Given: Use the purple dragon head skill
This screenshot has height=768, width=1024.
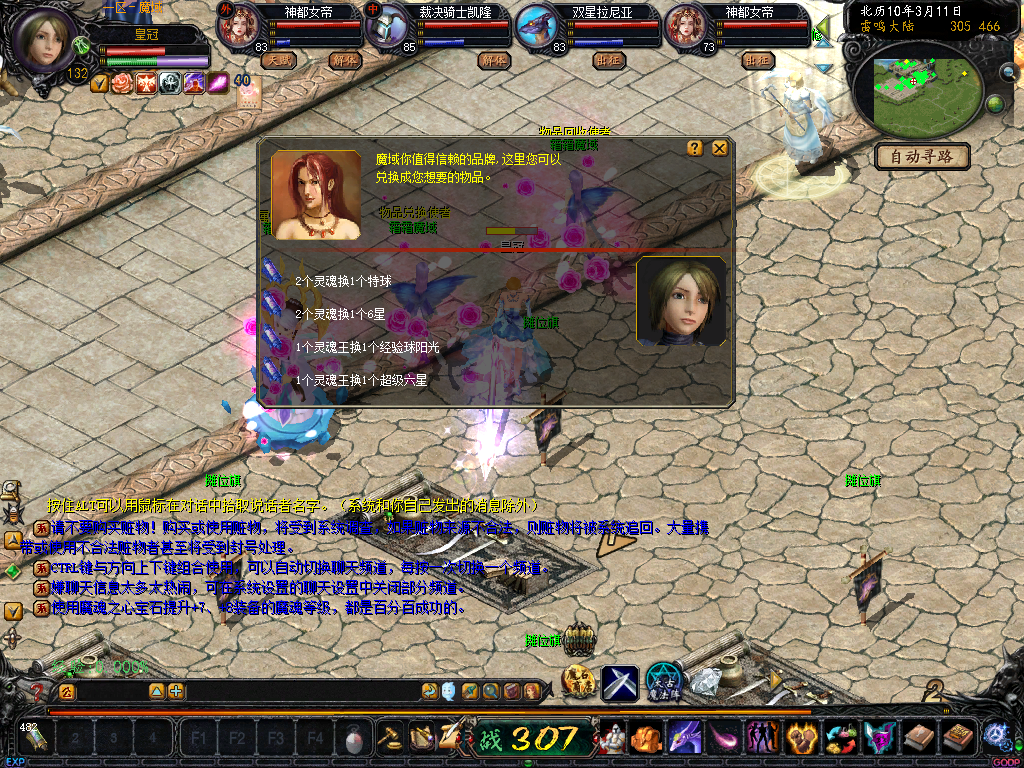Looking at the screenshot, I should pos(685,738).
